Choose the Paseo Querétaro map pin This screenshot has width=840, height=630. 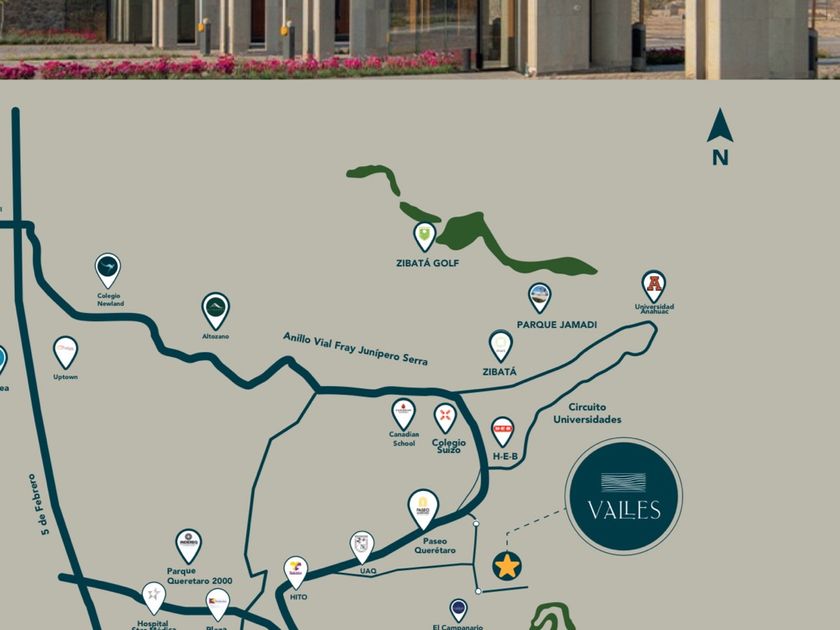(x=423, y=507)
